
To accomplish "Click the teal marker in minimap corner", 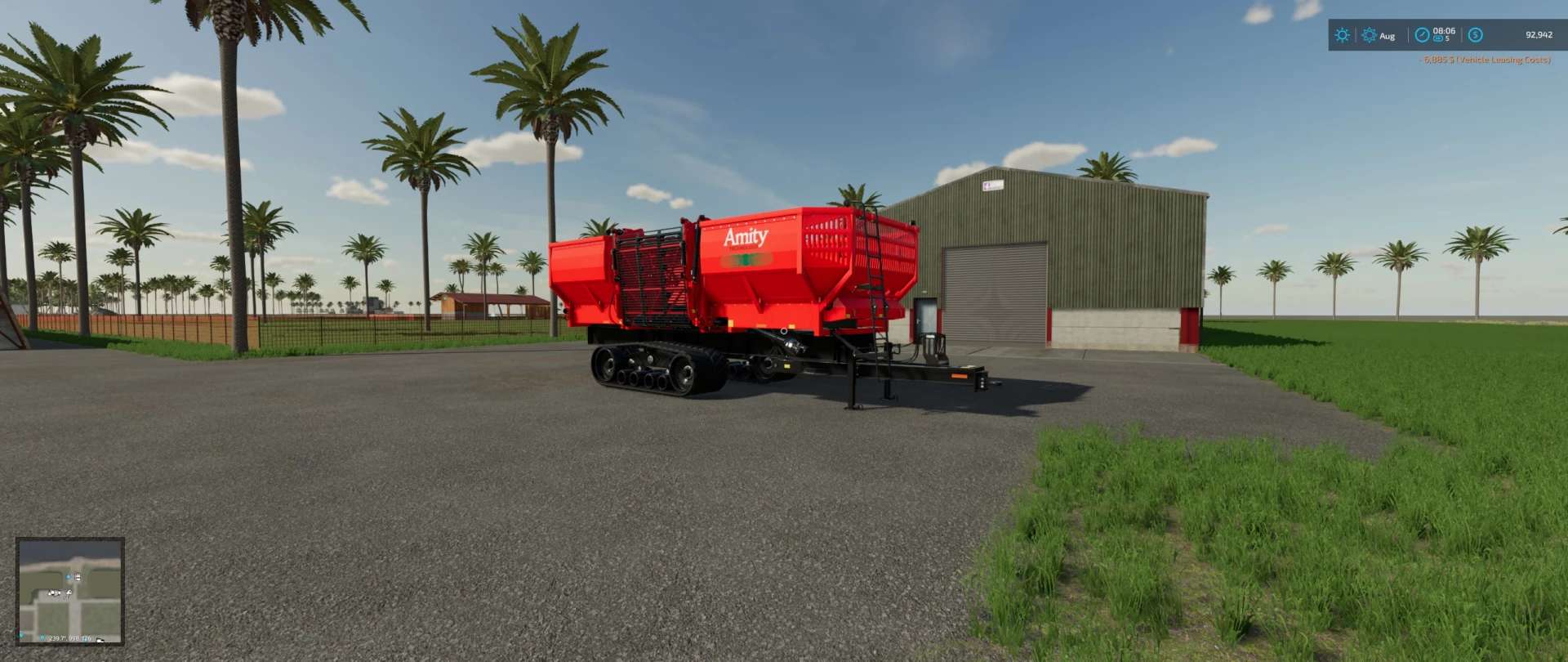I will click(x=21, y=635).
